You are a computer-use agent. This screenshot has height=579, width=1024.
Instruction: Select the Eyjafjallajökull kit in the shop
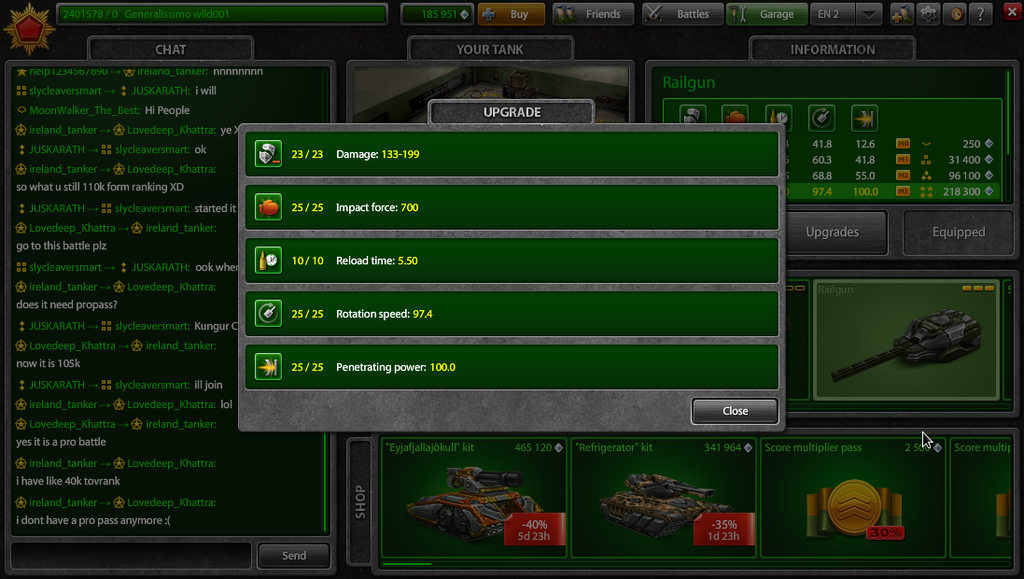pyautogui.click(x=474, y=496)
